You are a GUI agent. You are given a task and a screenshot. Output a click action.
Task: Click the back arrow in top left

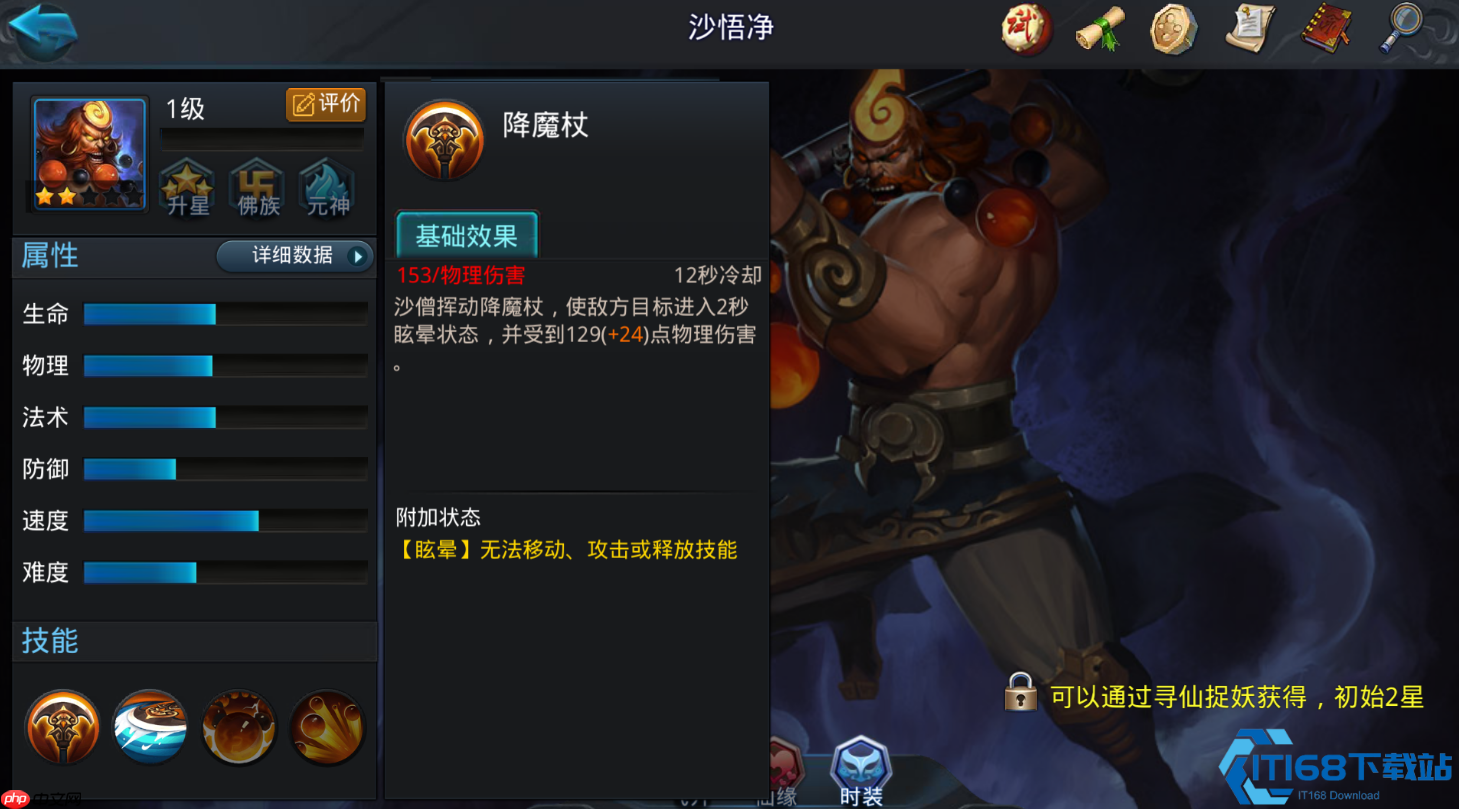pos(42,30)
